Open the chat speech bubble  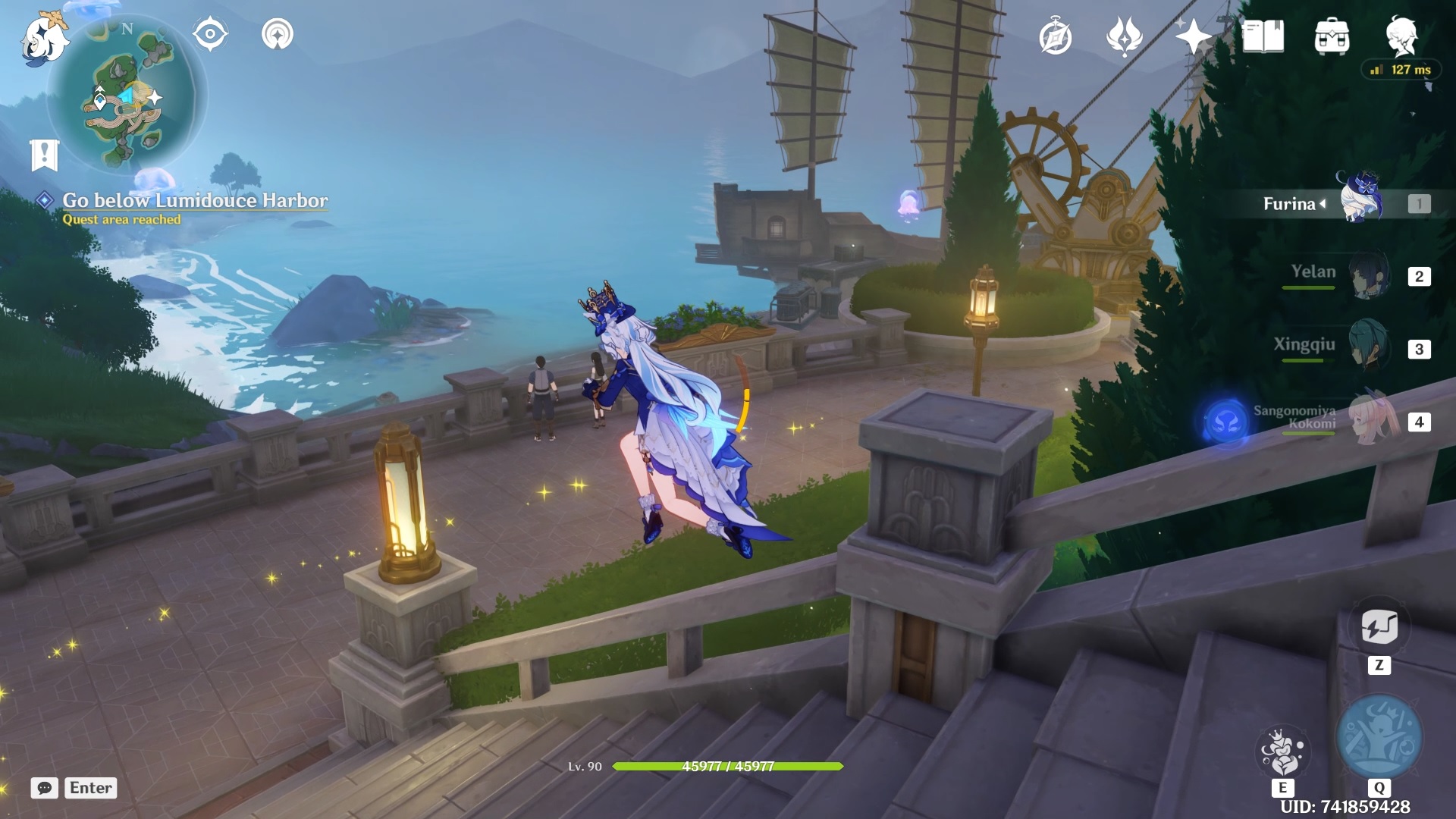45,788
